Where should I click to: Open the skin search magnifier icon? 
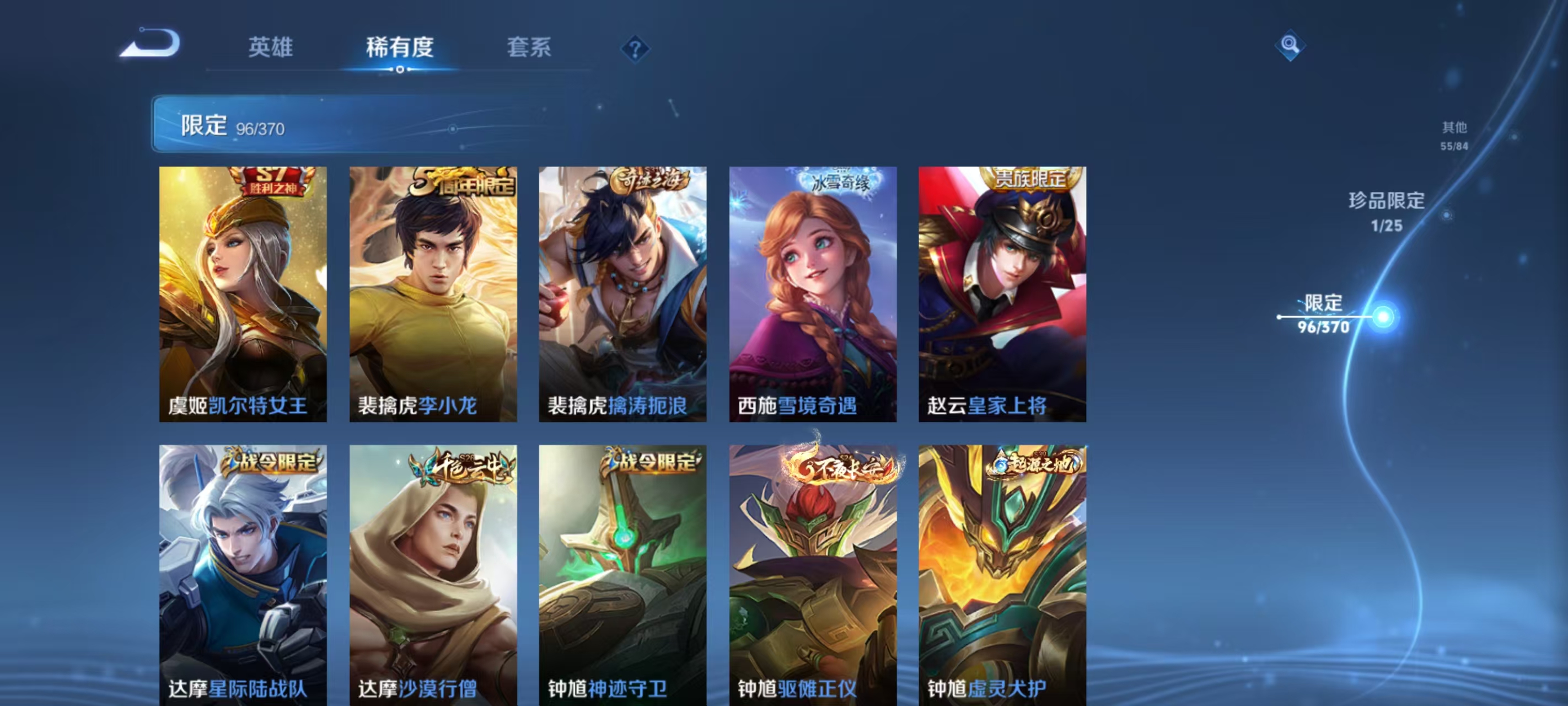click(x=1291, y=46)
